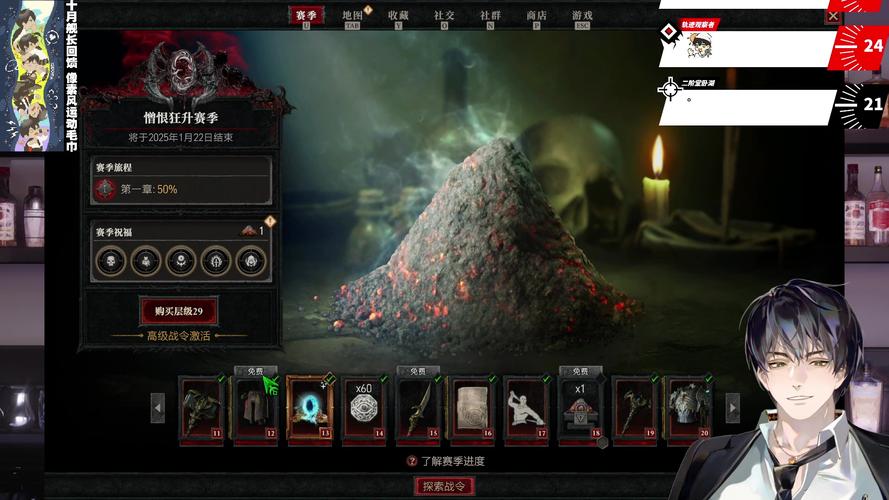Switch to the 地图 (Map) tab
The image size is (889, 500).
click(x=352, y=15)
